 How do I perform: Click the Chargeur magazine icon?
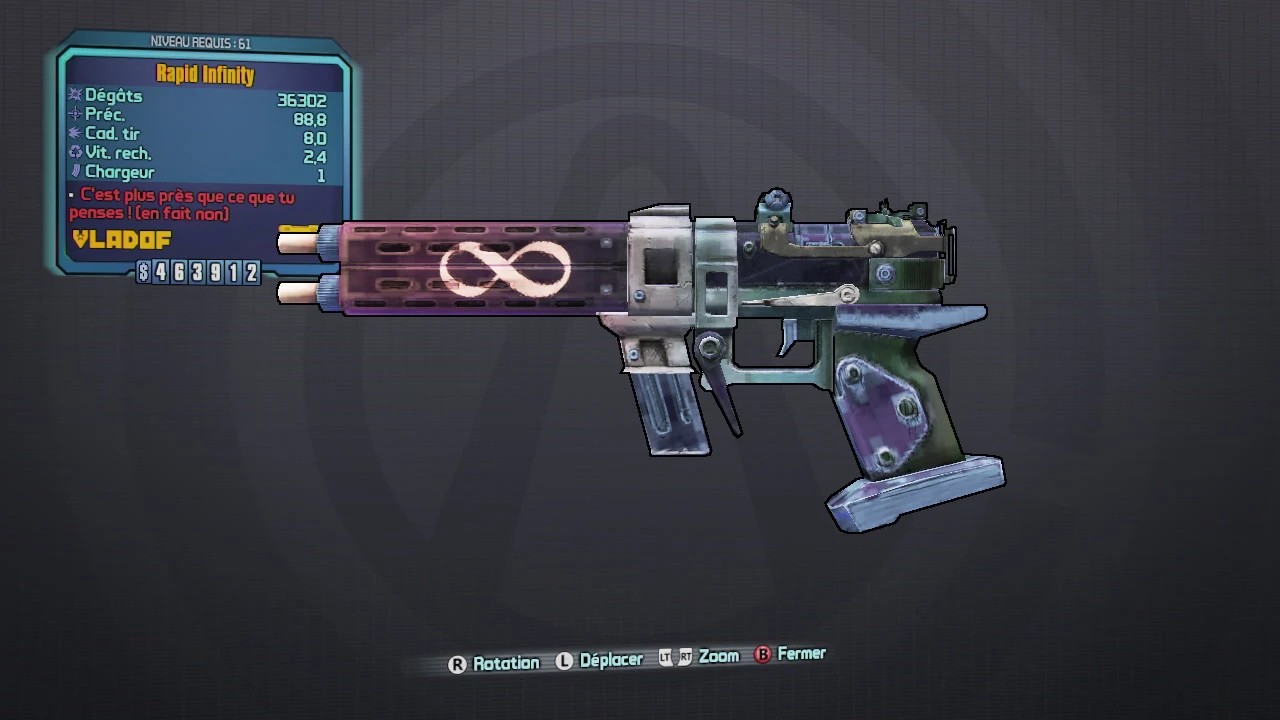click(76, 172)
